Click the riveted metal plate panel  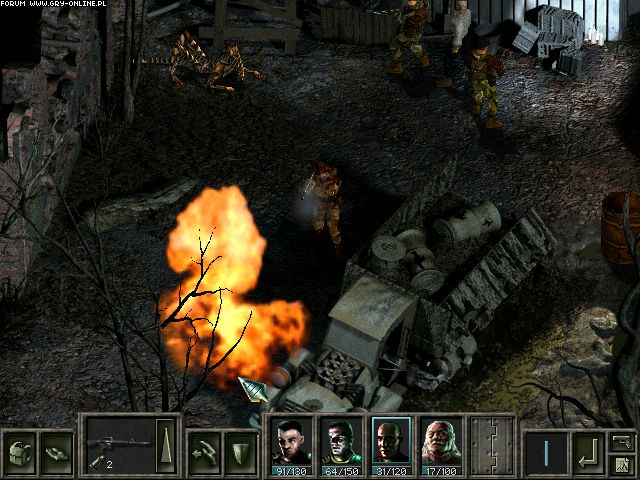click(491, 445)
